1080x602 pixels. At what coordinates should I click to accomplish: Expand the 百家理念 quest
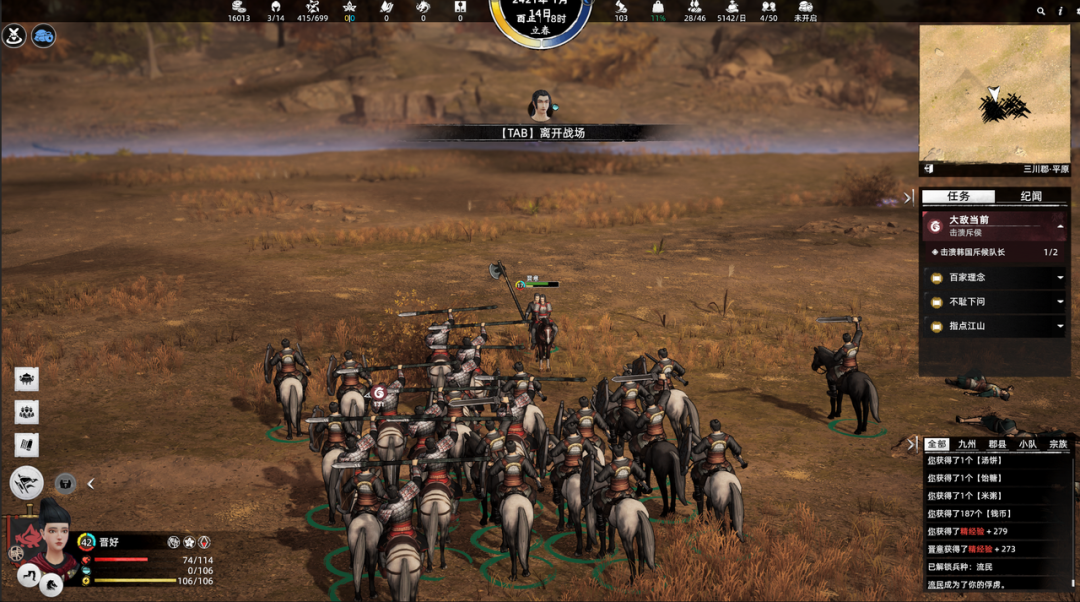click(1060, 277)
